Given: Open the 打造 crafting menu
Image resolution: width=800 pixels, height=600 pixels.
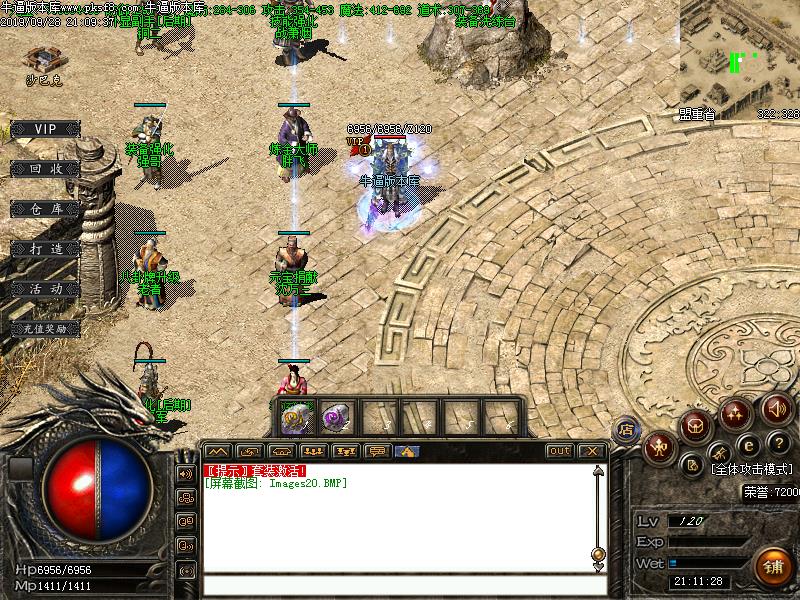Looking at the screenshot, I should [45, 248].
